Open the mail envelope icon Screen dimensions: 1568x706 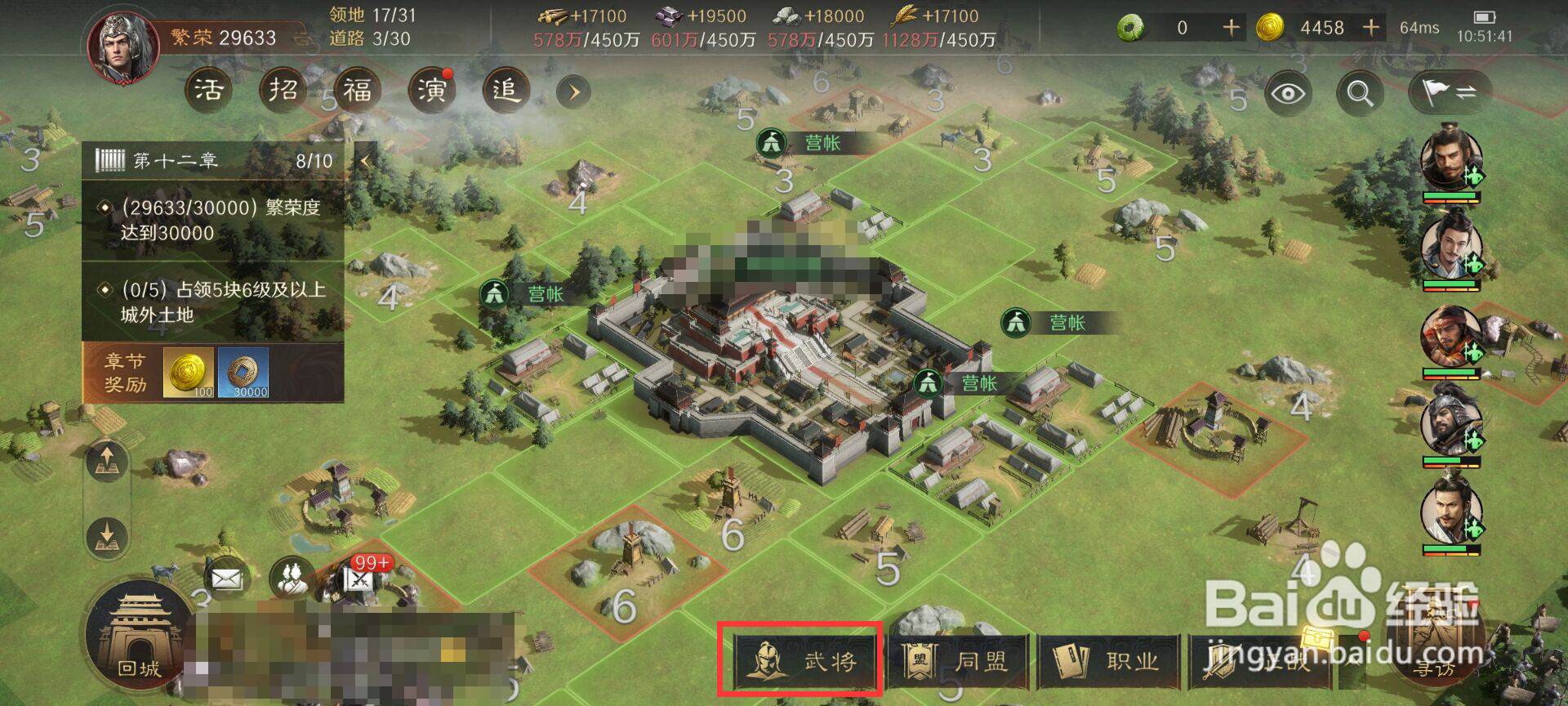[226, 579]
